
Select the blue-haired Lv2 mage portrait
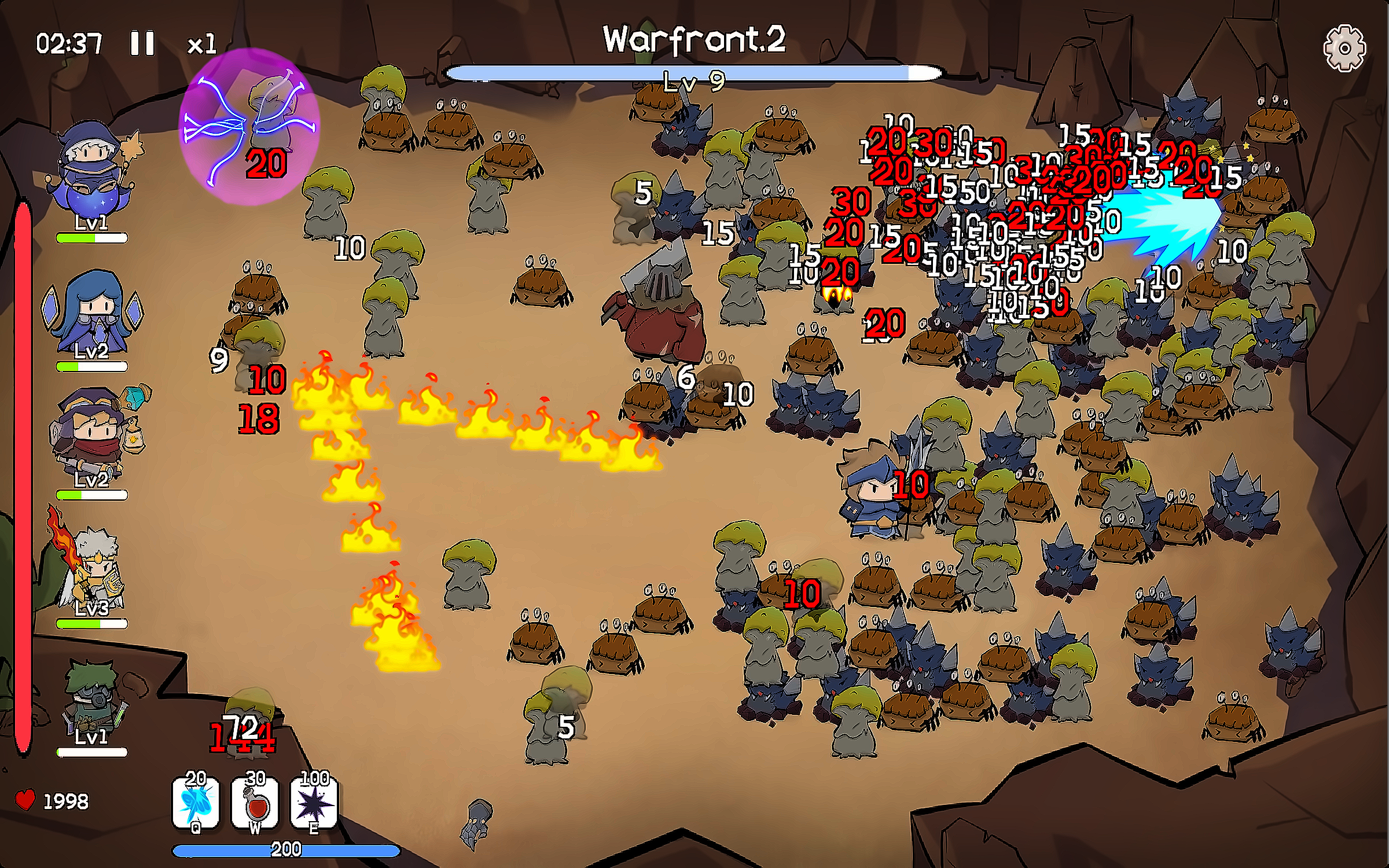93,312
